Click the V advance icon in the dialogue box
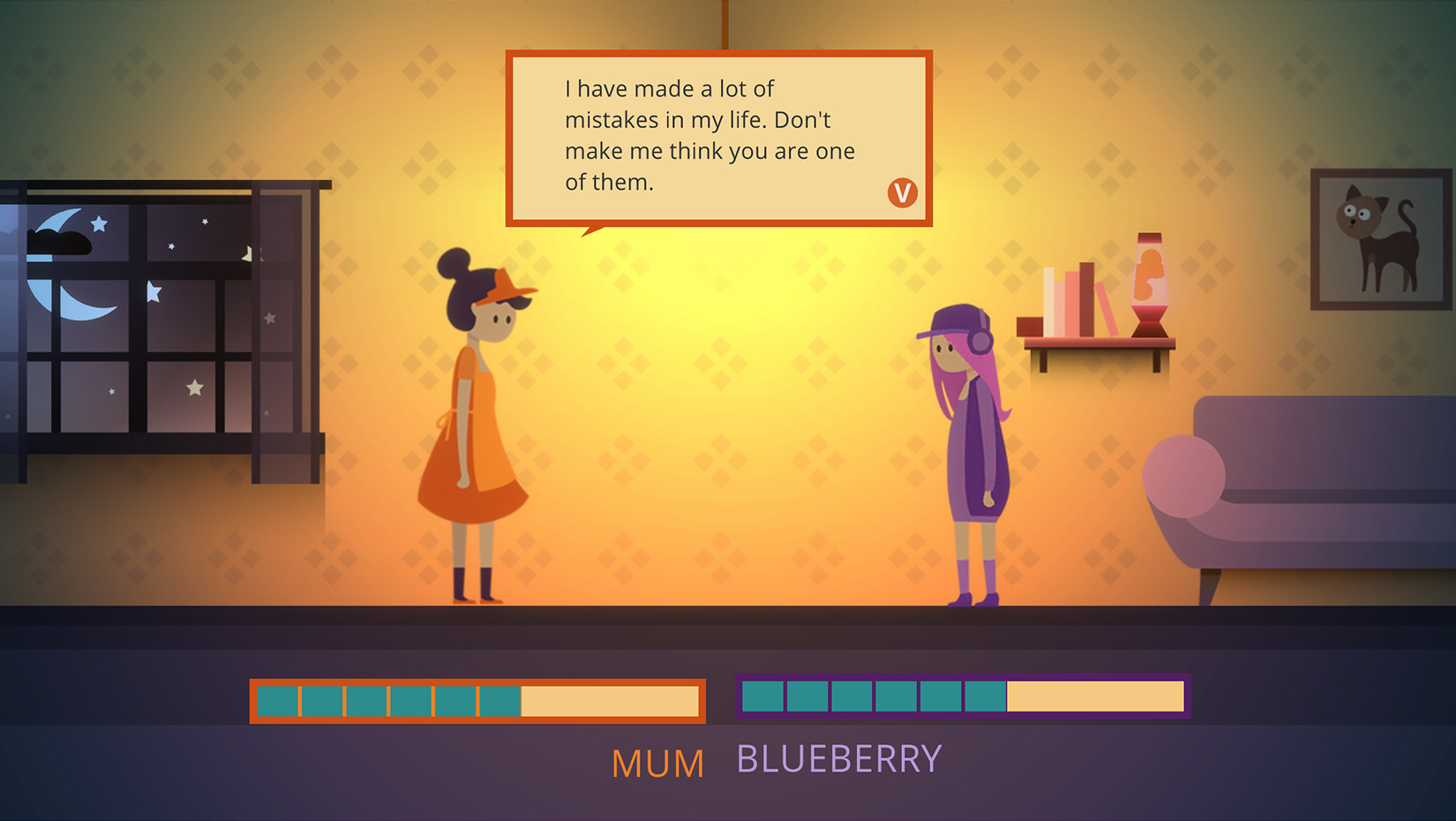This screenshot has height=821, width=1456. tap(901, 194)
